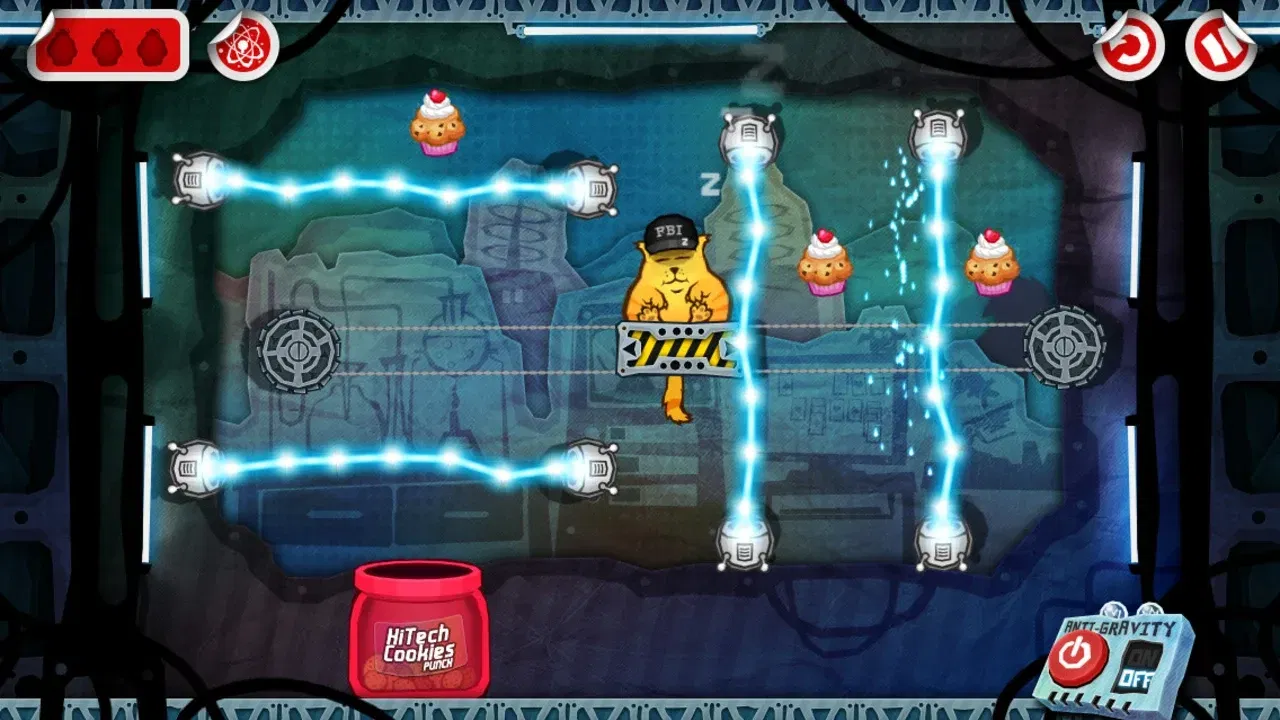Select the top-right sparkling water emitter
Image resolution: width=1280 pixels, height=720 pixels.
click(938, 130)
